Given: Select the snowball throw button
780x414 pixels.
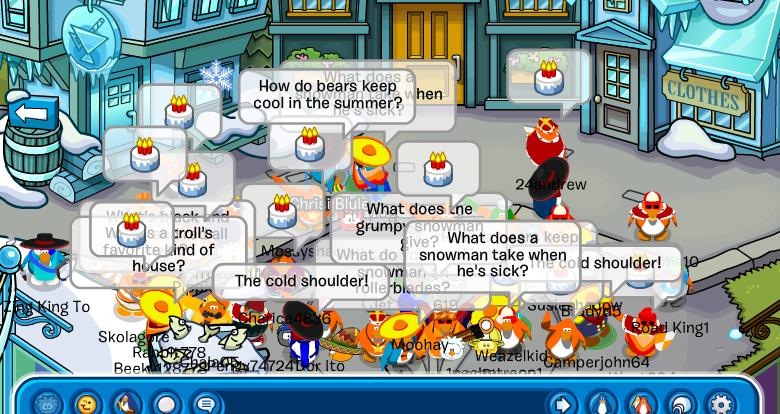Looking at the screenshot, I should click(167, 403).
